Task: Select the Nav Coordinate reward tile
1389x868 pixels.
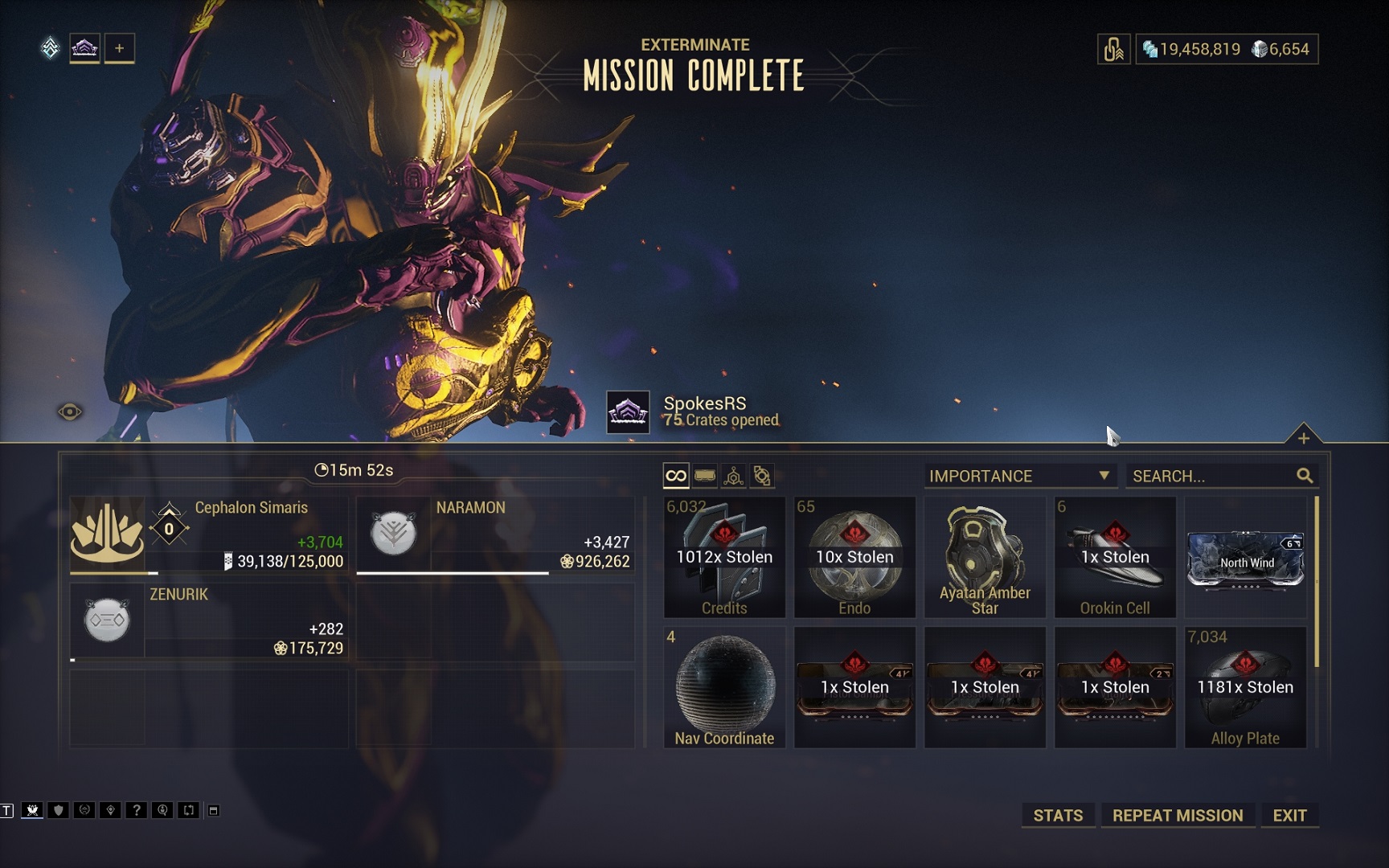Action: click(x=724, y=687)
